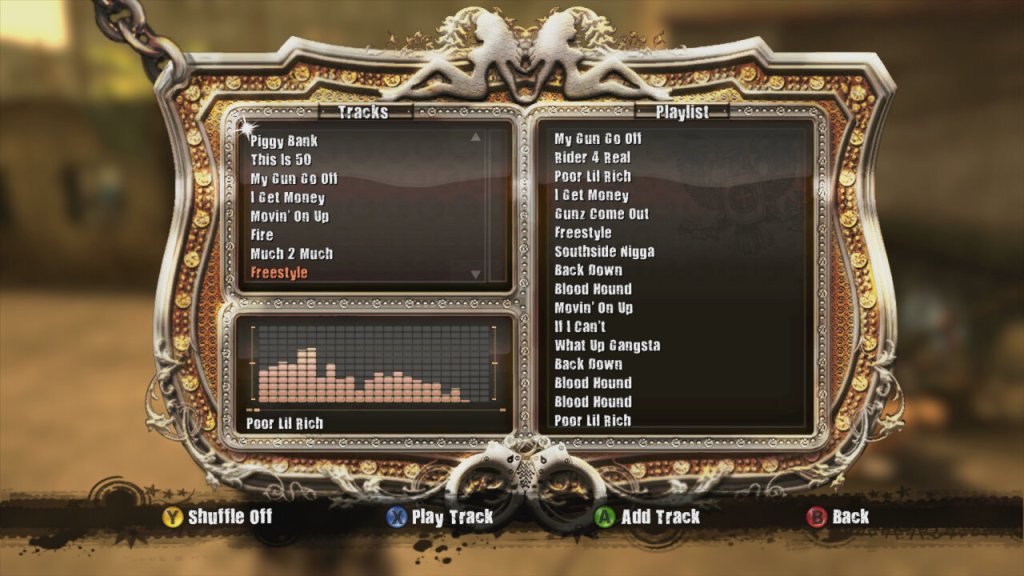Pick My Gun Go Off from Tracks list
1024x576 pixels.
click(x=294, y=179)
